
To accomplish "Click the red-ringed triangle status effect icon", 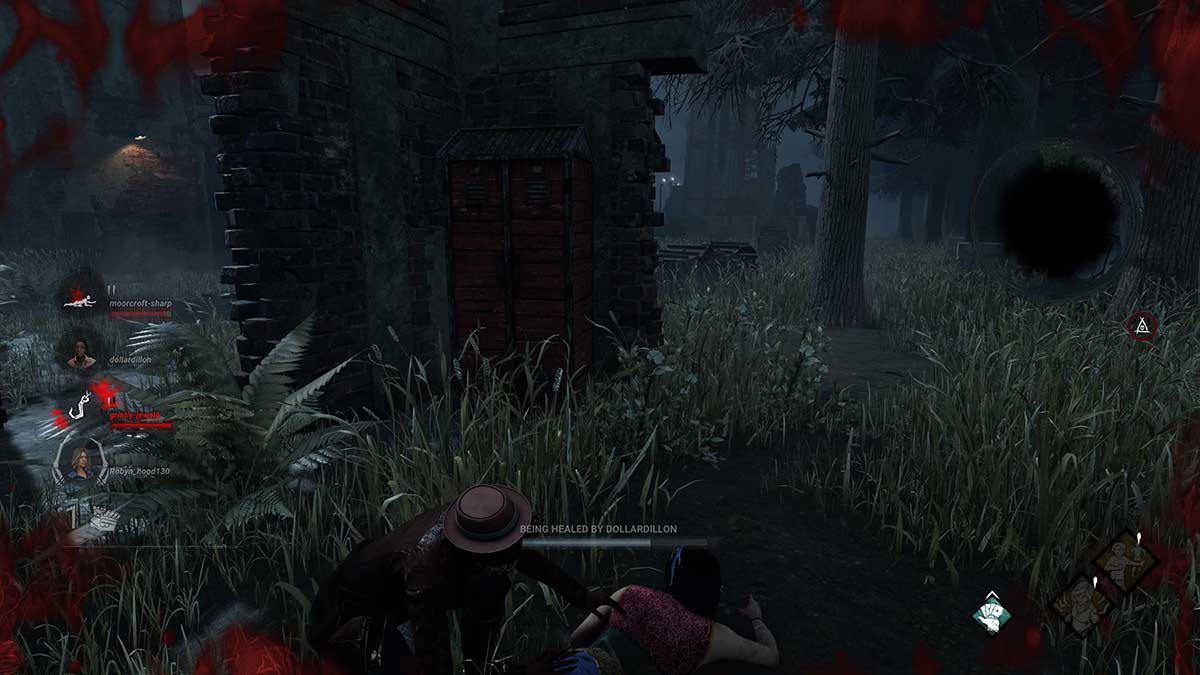I will [x=1142, y=325].
